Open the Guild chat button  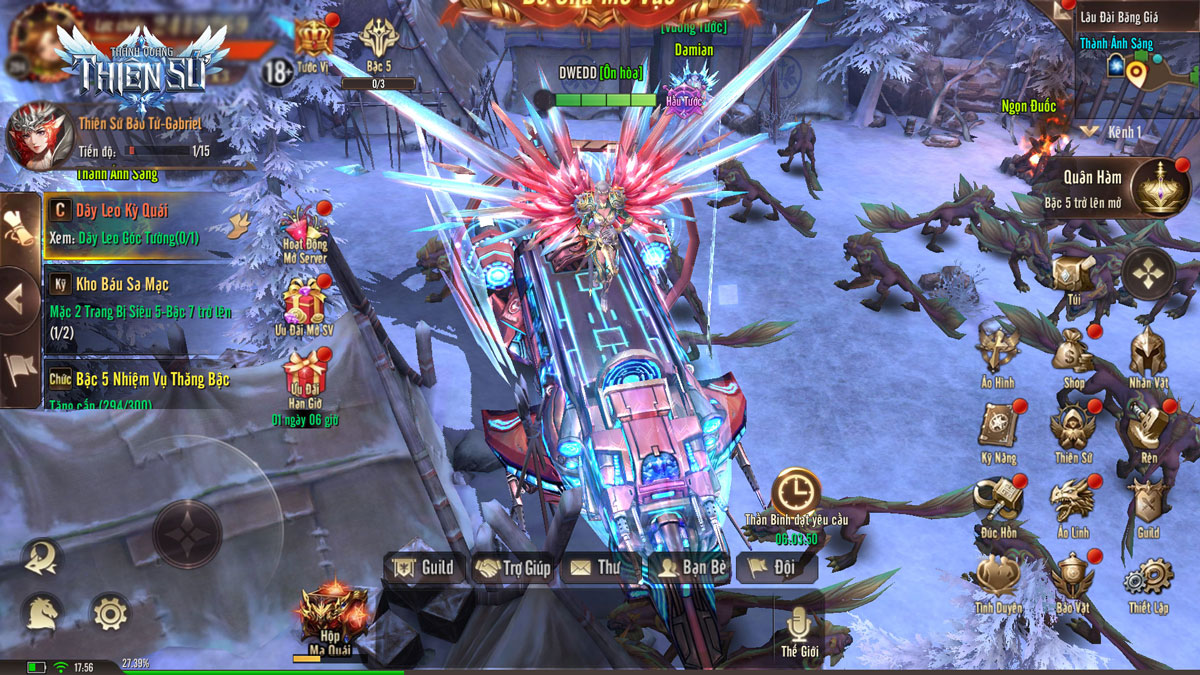tap(425, 568)
